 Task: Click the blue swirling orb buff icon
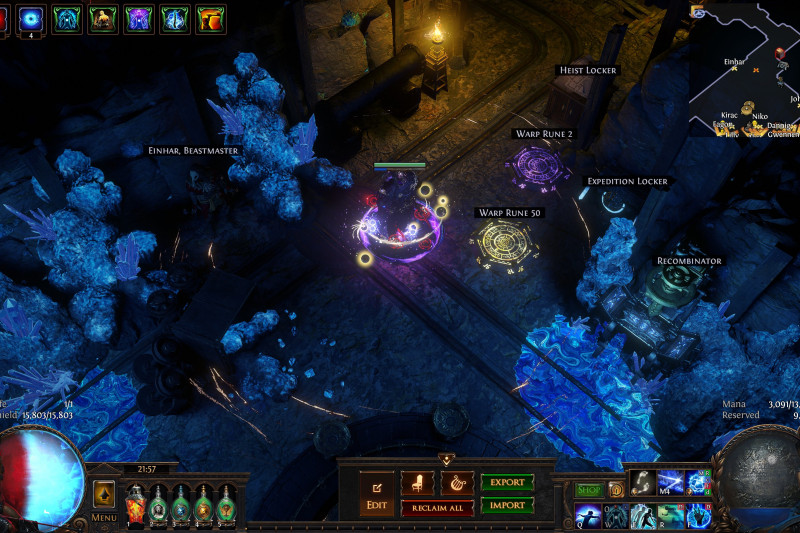pos(30,18)
